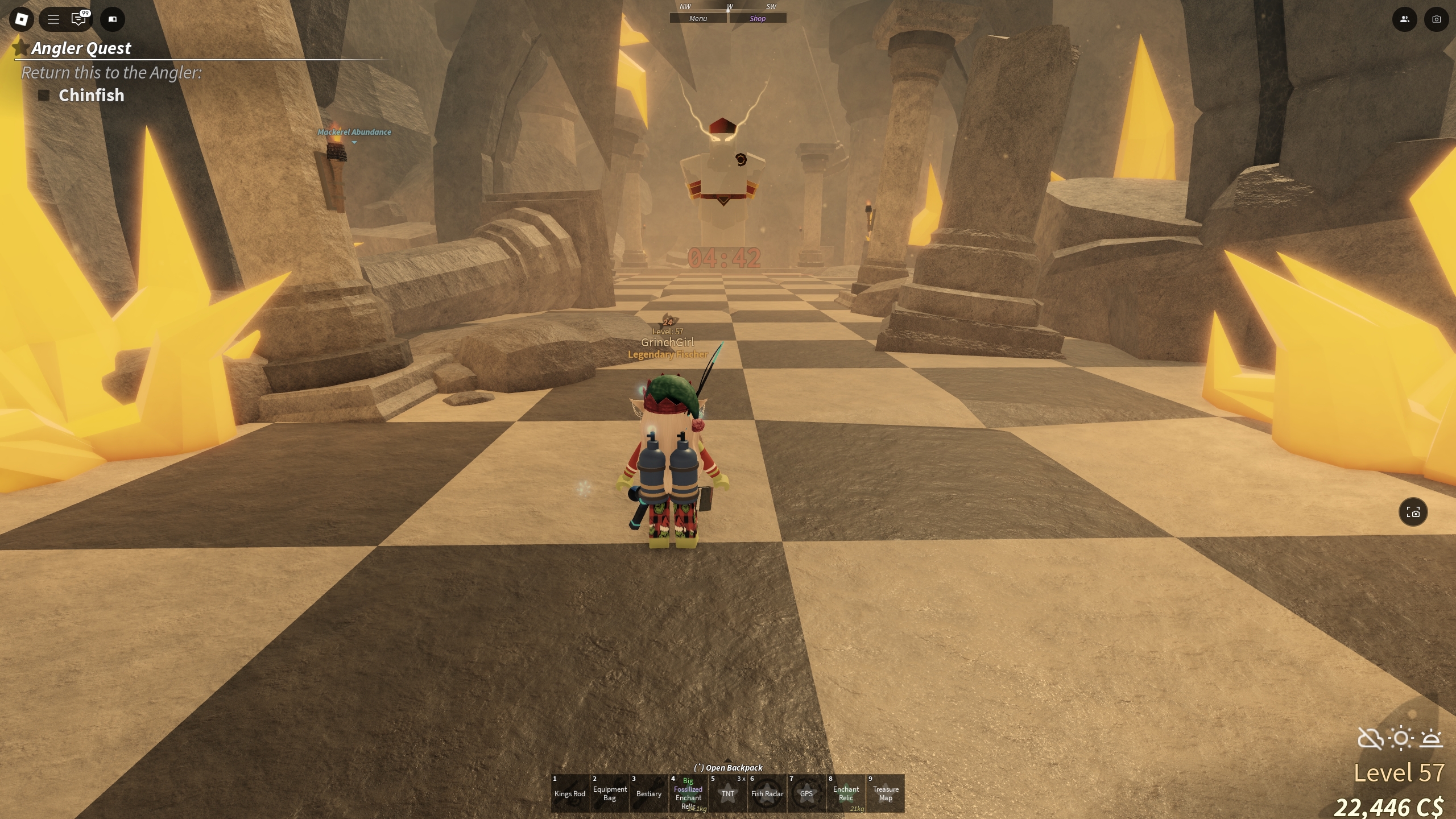Check off the Chinfish quest objective
1456x819 pixels.
coord(44,95)
